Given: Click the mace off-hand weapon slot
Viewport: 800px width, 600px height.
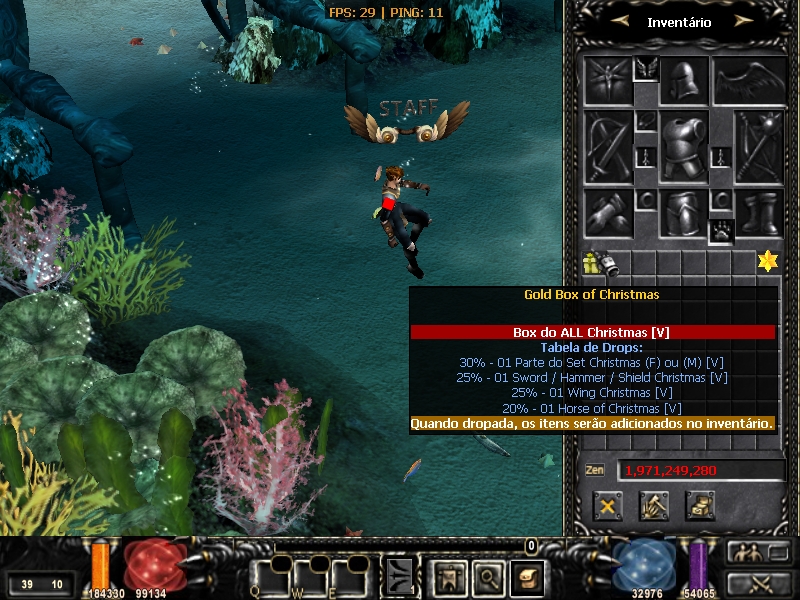Looking at the screenshot, I should click(759, 147).
